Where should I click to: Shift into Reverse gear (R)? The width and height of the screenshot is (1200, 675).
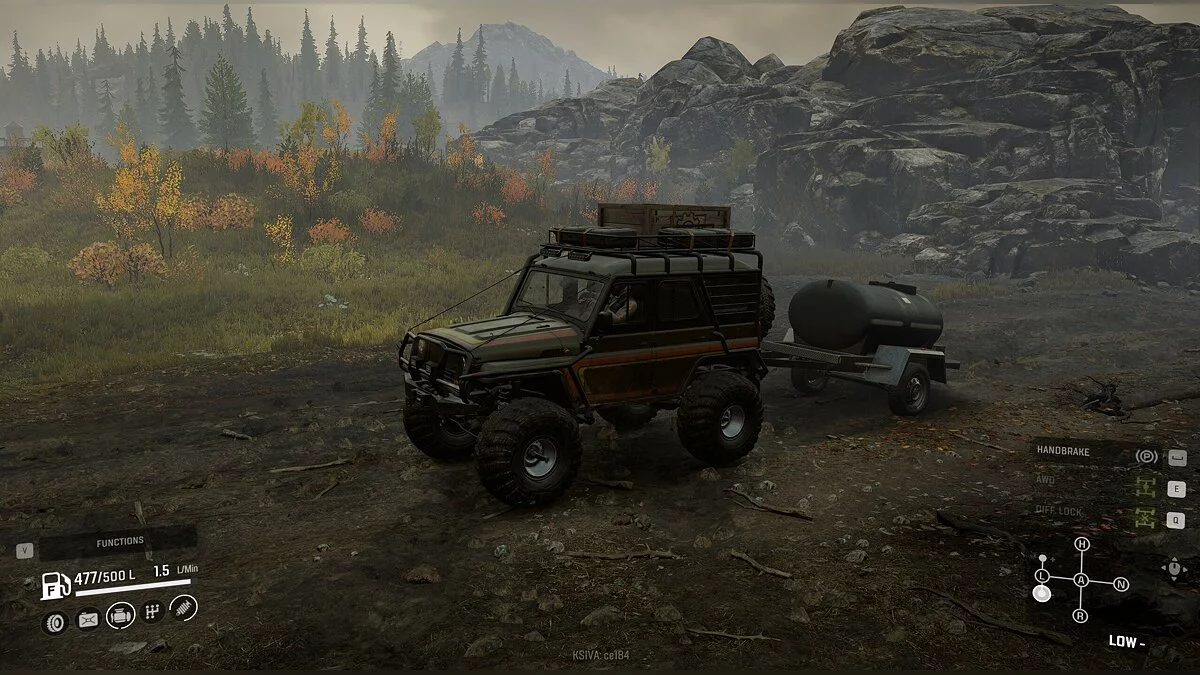click(x=1080, y=616)
